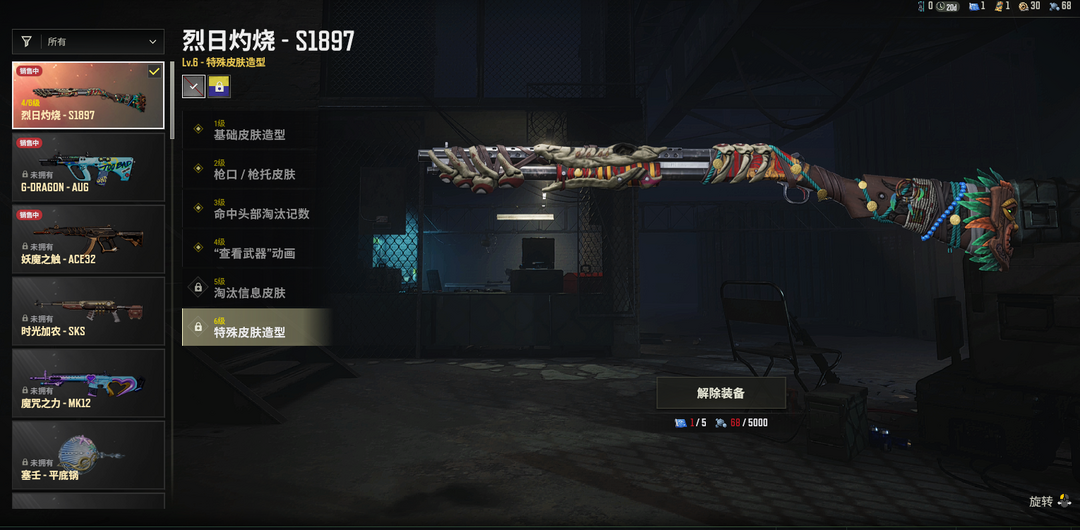
Task: Select the 妖魔之触 - ACE32 skin
Action: click(x=88, y=239)
